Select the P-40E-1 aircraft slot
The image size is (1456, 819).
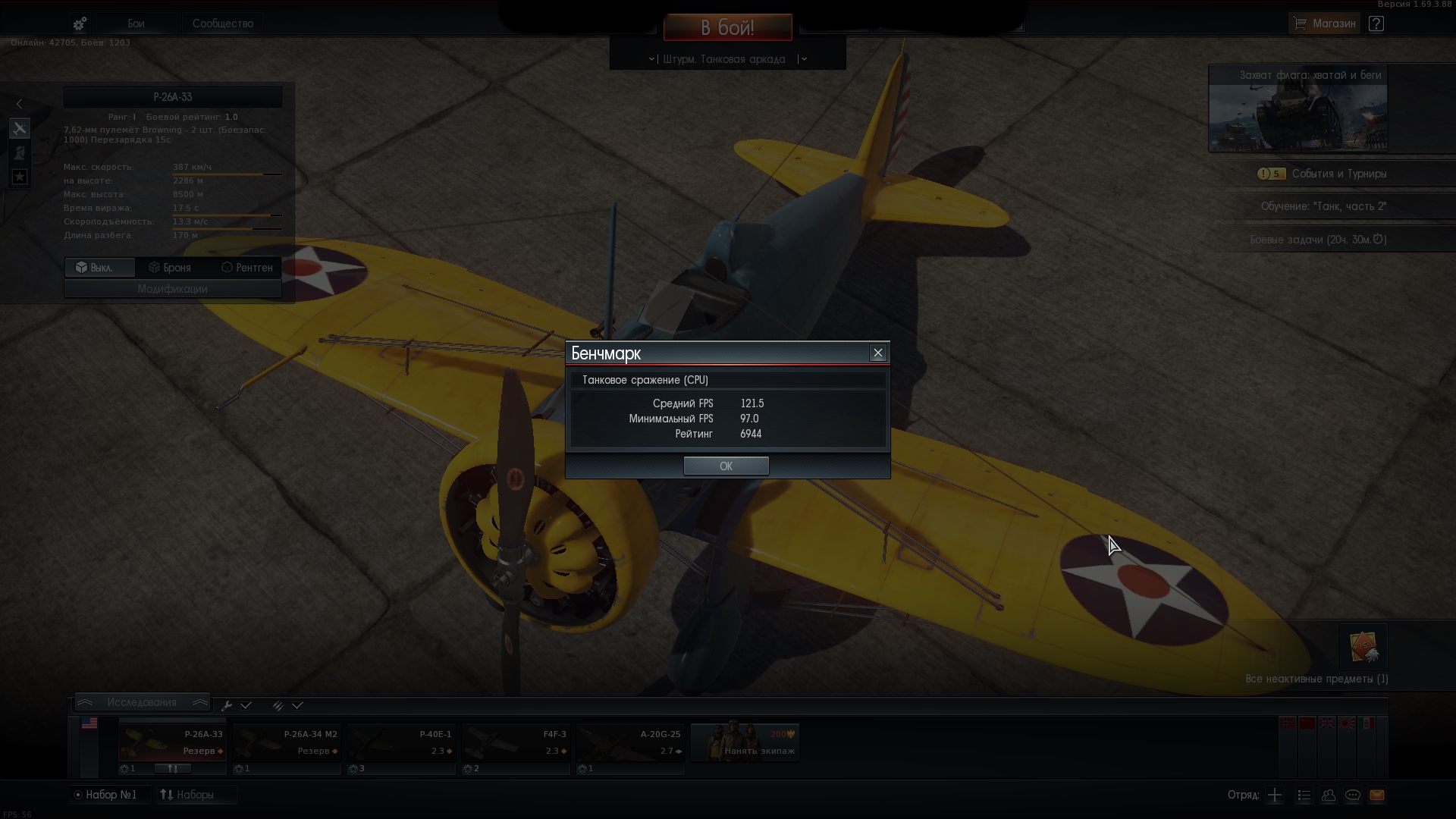pos(401,742)
